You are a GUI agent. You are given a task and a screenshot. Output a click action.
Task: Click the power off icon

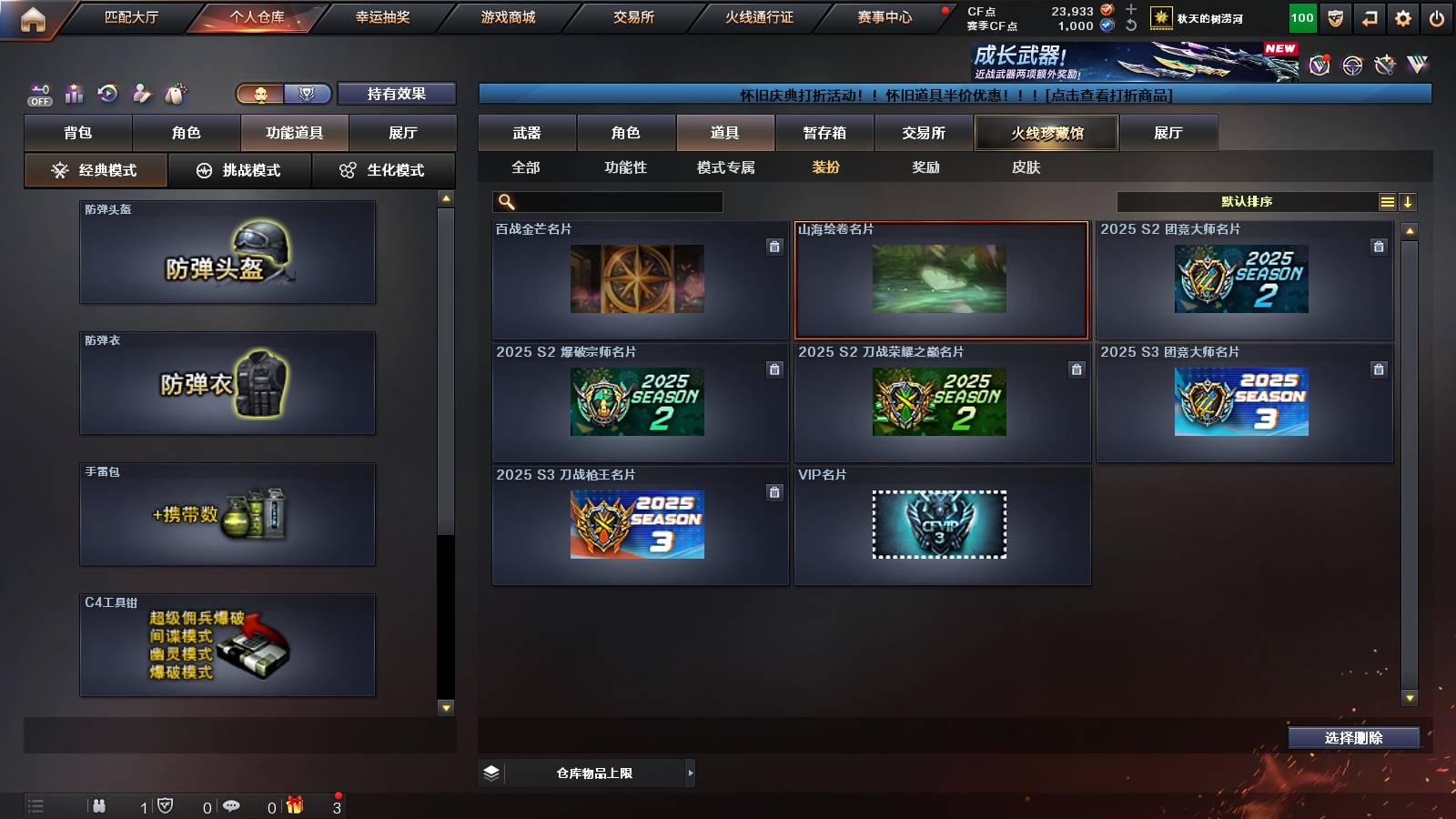[1435, 16]
